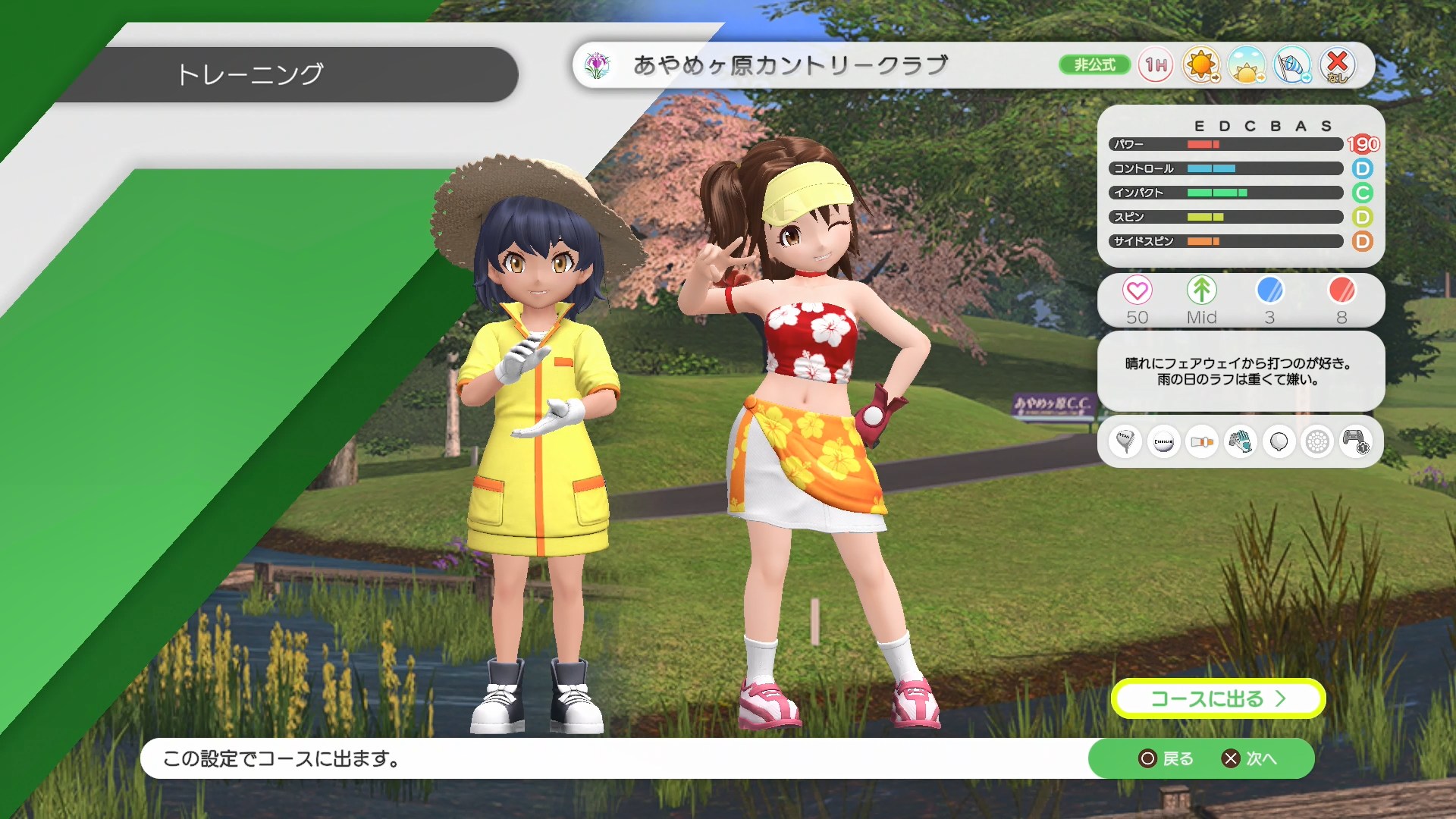Open the golf ball selection icon
Screen dimensions: 1456x819
[x=1164, y=441]
